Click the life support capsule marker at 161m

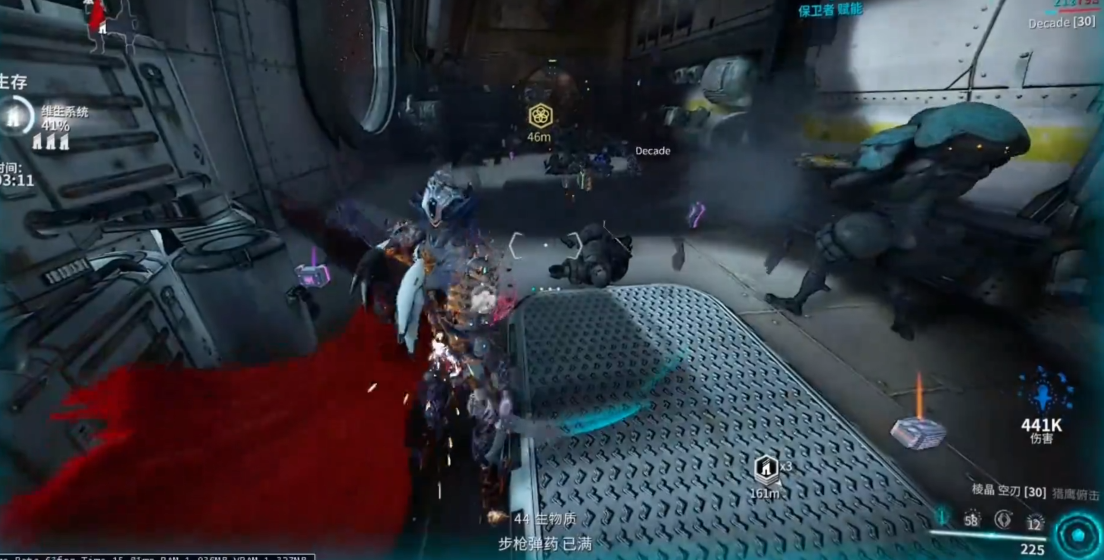pos(765,467)
